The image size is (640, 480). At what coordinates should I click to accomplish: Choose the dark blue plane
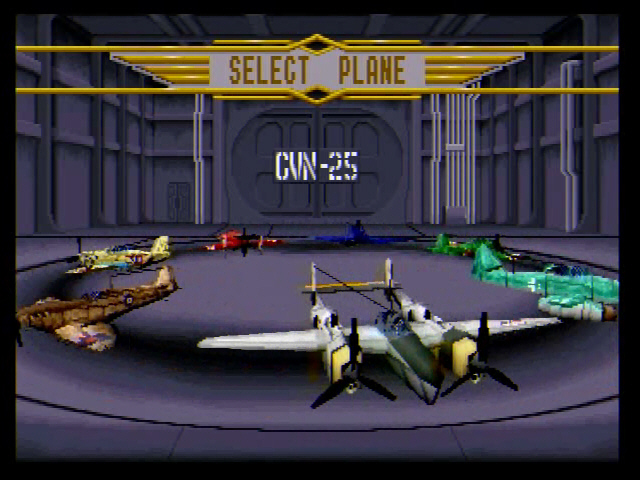tap(357, 236)
